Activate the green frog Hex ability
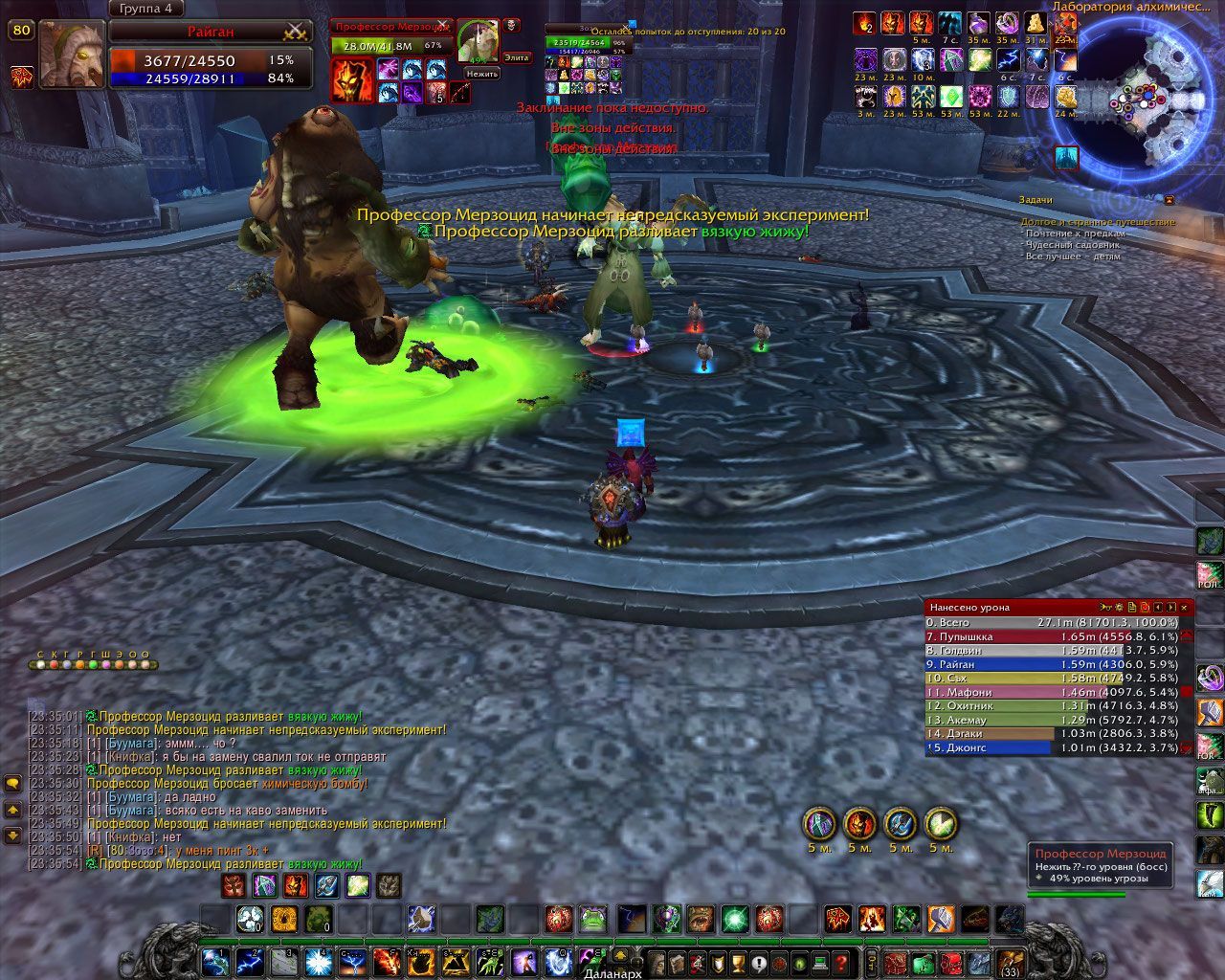Screen dimensions: 1225x980 593,920
